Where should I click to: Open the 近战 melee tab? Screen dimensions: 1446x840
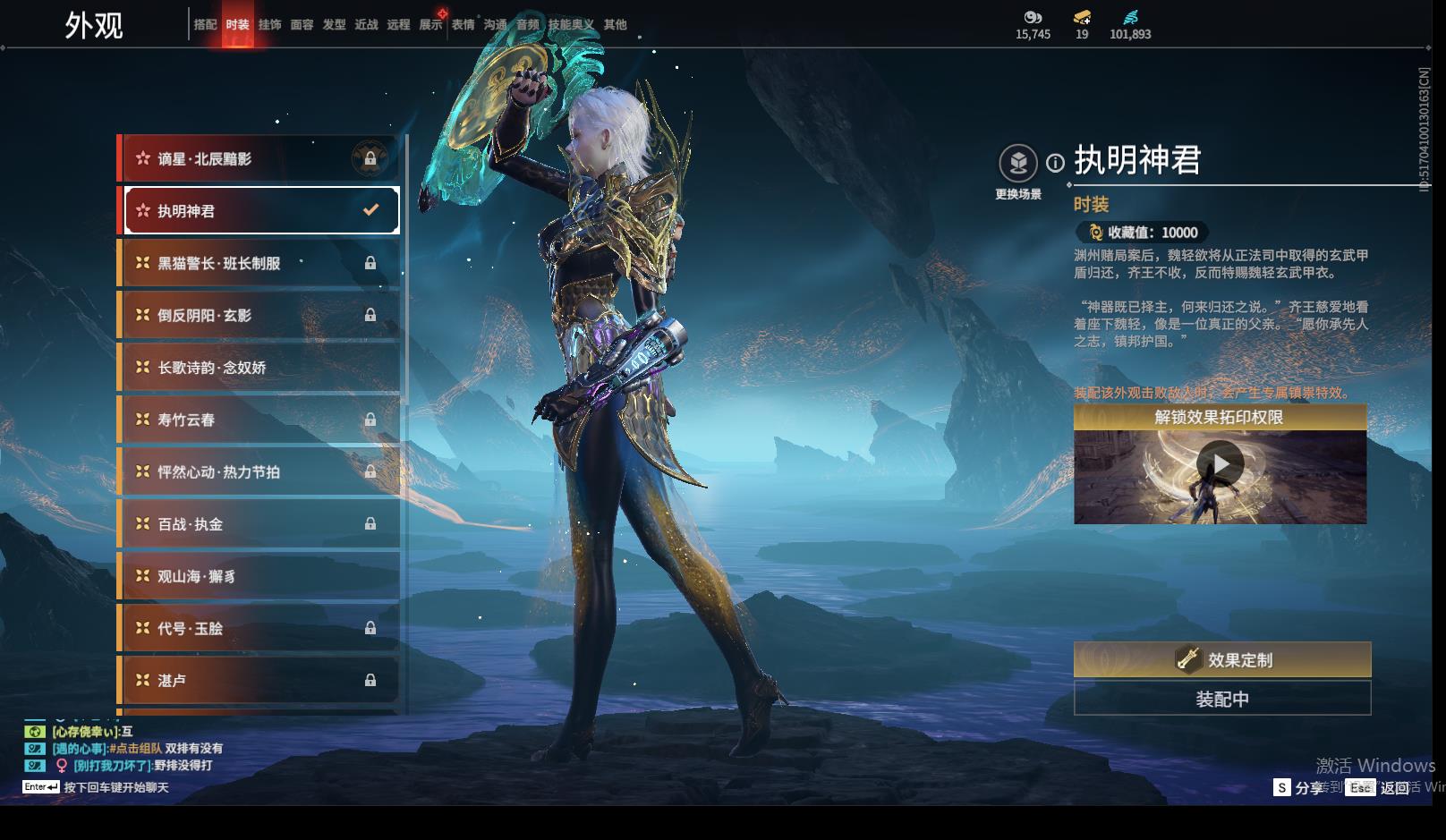pos(366,25)
